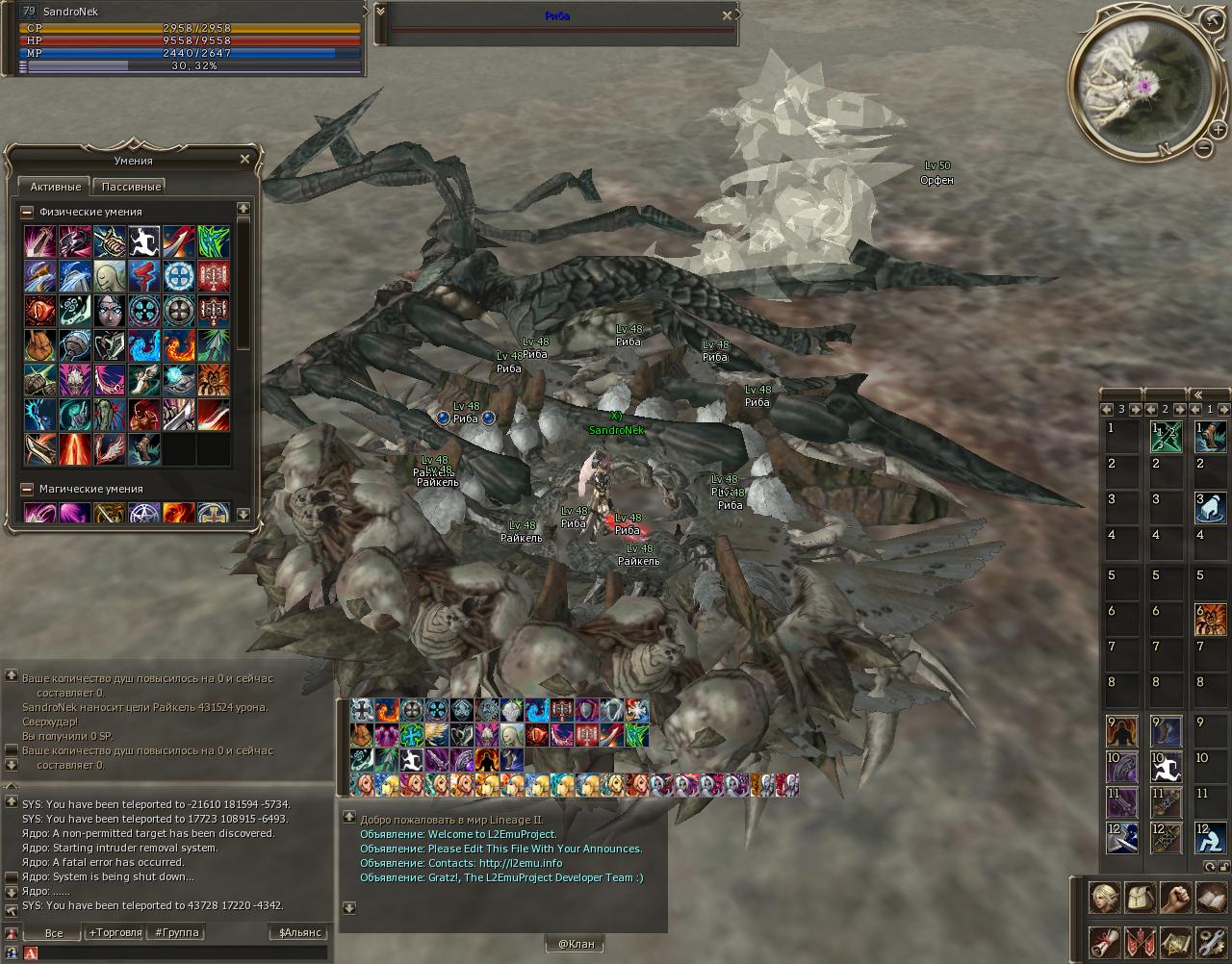Click the circular minimap
The image size is (1232, 964).
point(1139,88)
